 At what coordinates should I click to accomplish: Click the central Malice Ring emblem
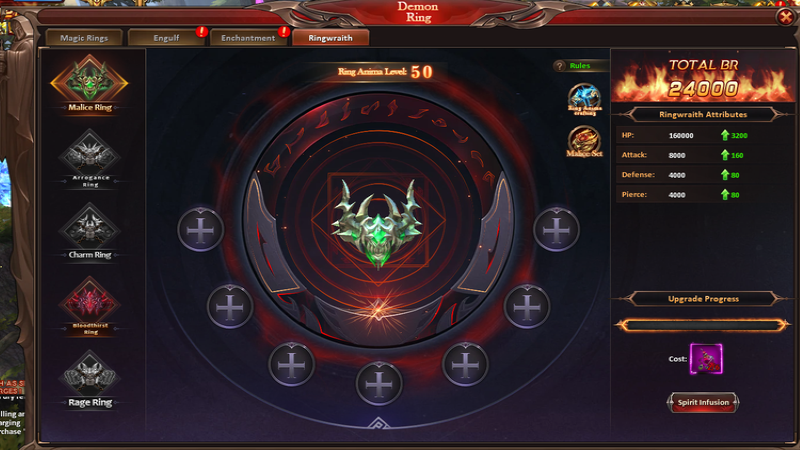[x=378, y=222]
